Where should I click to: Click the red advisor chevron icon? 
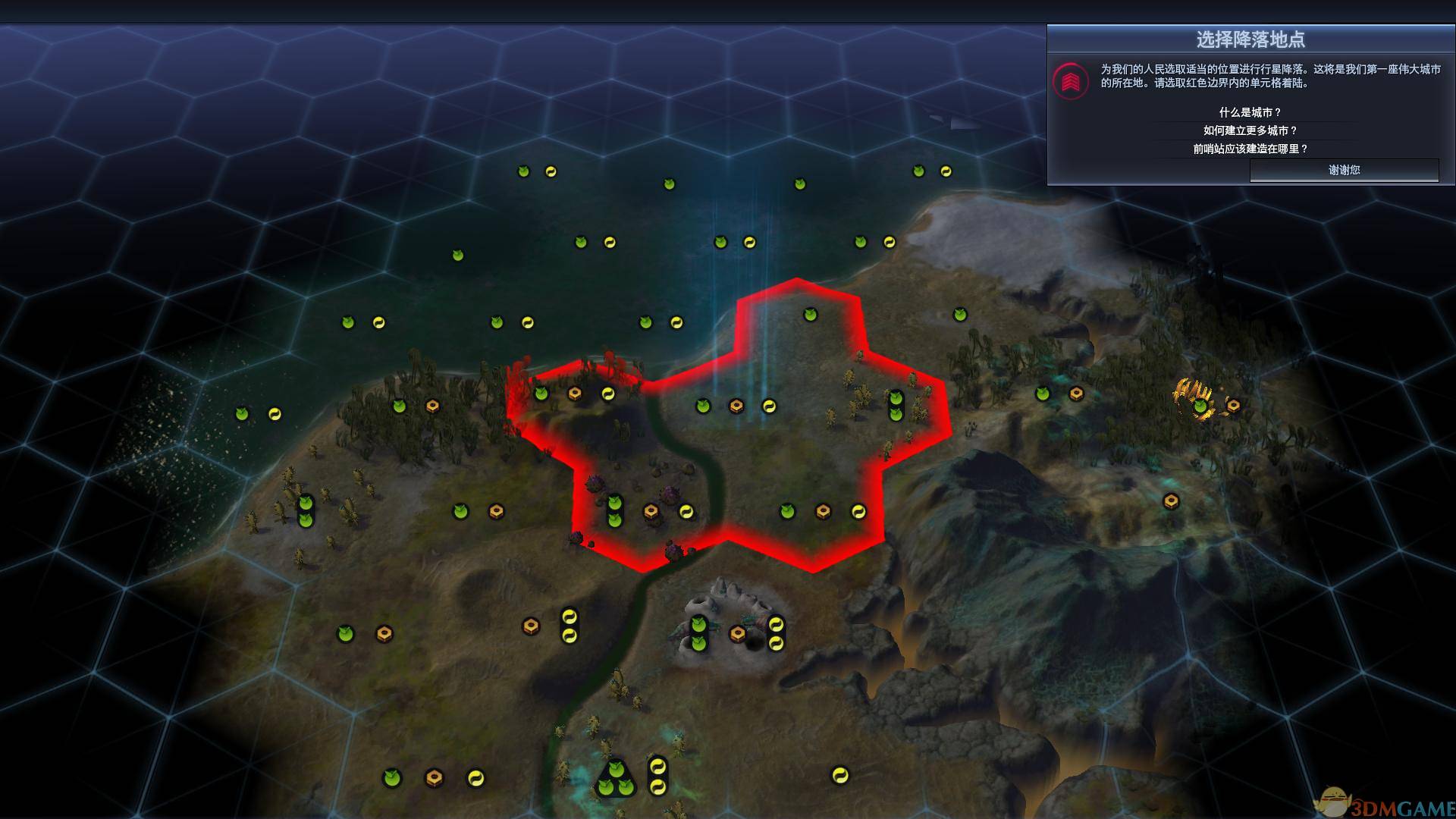point(1071,80)
